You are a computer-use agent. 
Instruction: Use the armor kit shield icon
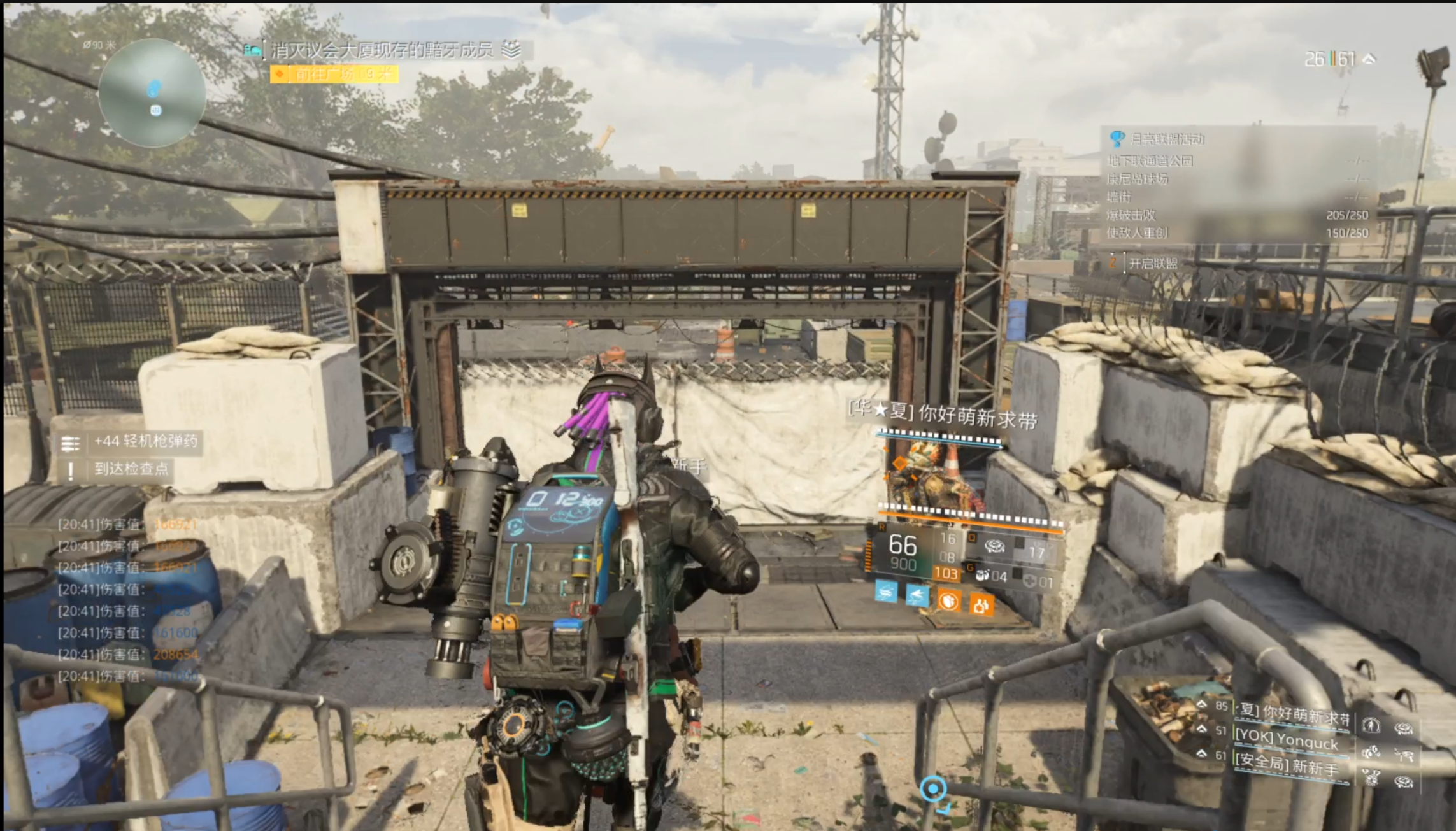coord(1030,581)
